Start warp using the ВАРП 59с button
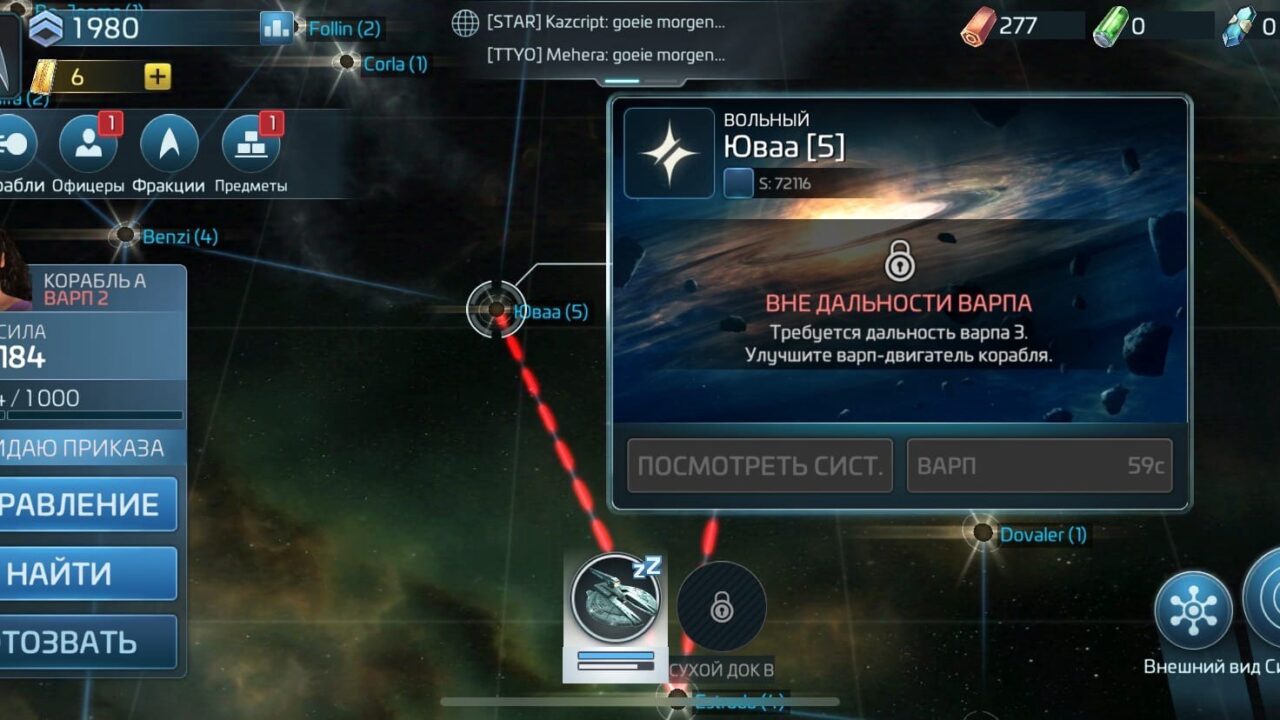 1038,464
